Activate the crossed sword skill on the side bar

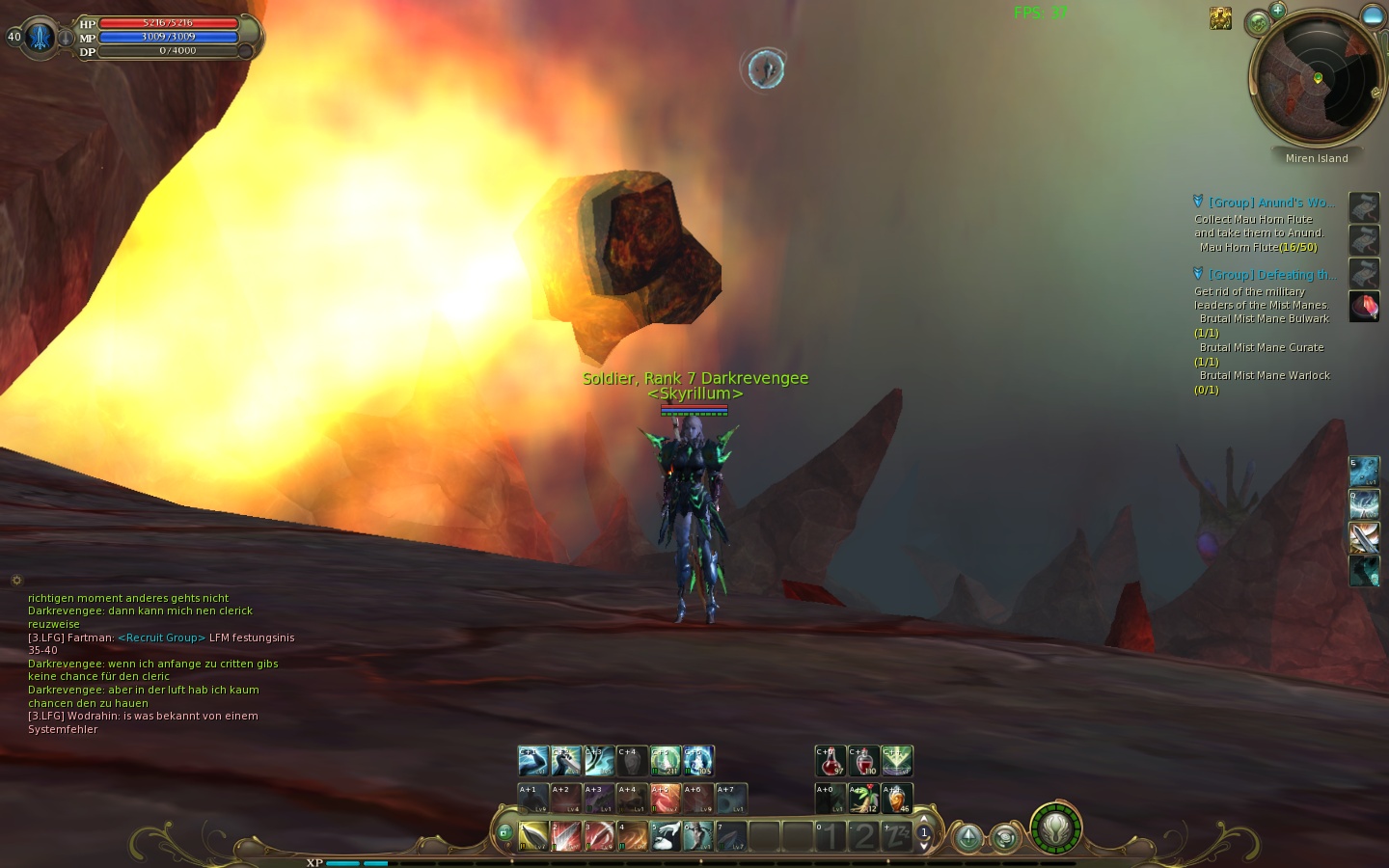pyautogui.click(x=1364, y=537)
